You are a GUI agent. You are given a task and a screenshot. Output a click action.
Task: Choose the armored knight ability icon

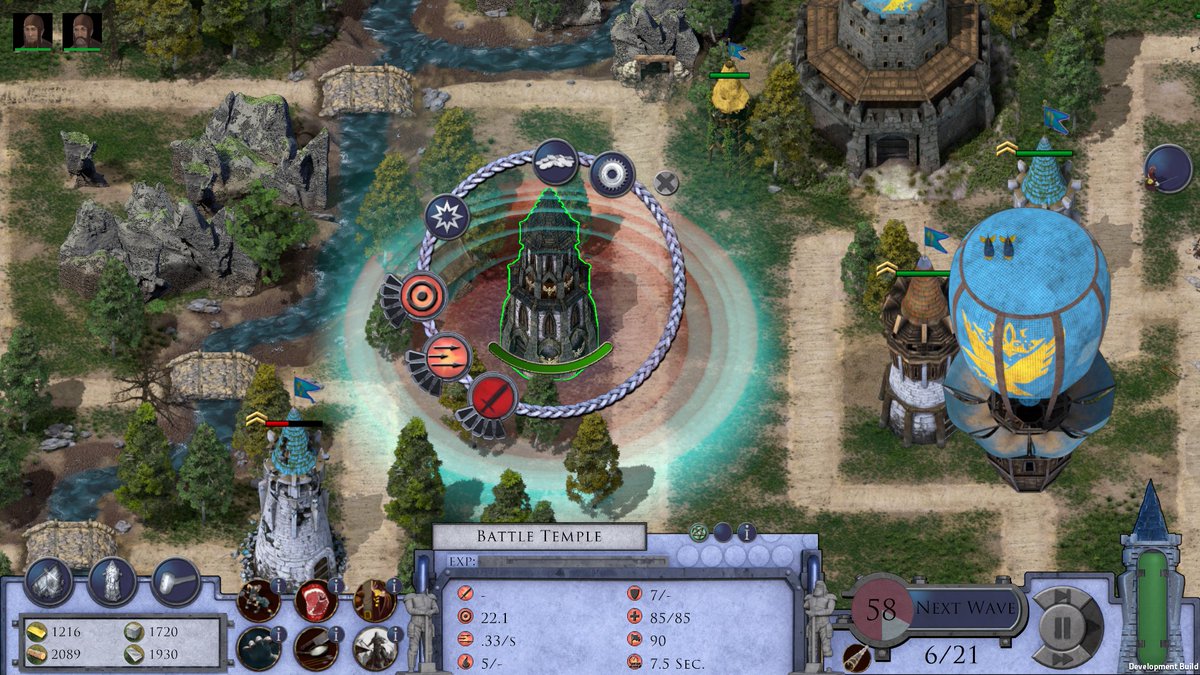click(x=375, y=648)
